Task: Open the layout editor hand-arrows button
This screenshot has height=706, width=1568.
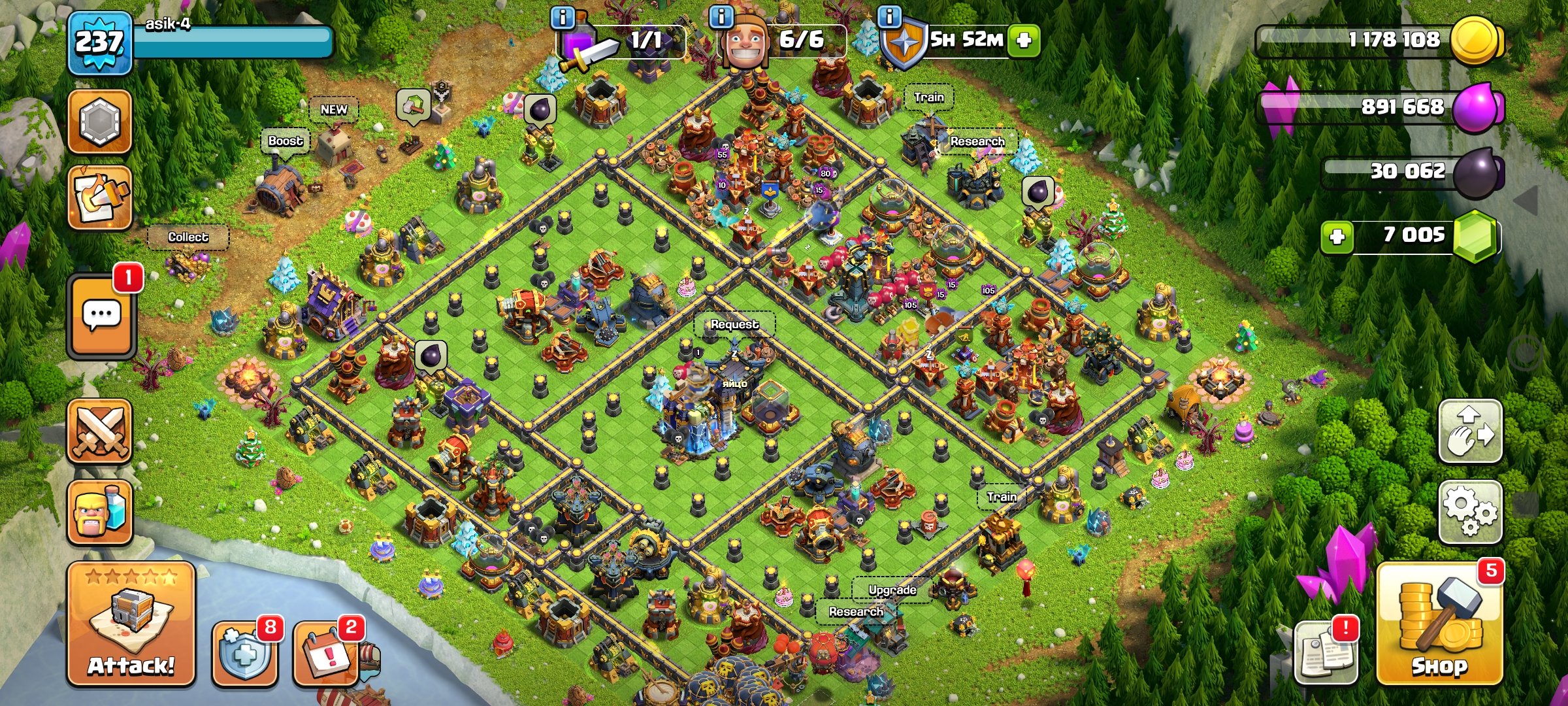Action: tap(1469, 431)
